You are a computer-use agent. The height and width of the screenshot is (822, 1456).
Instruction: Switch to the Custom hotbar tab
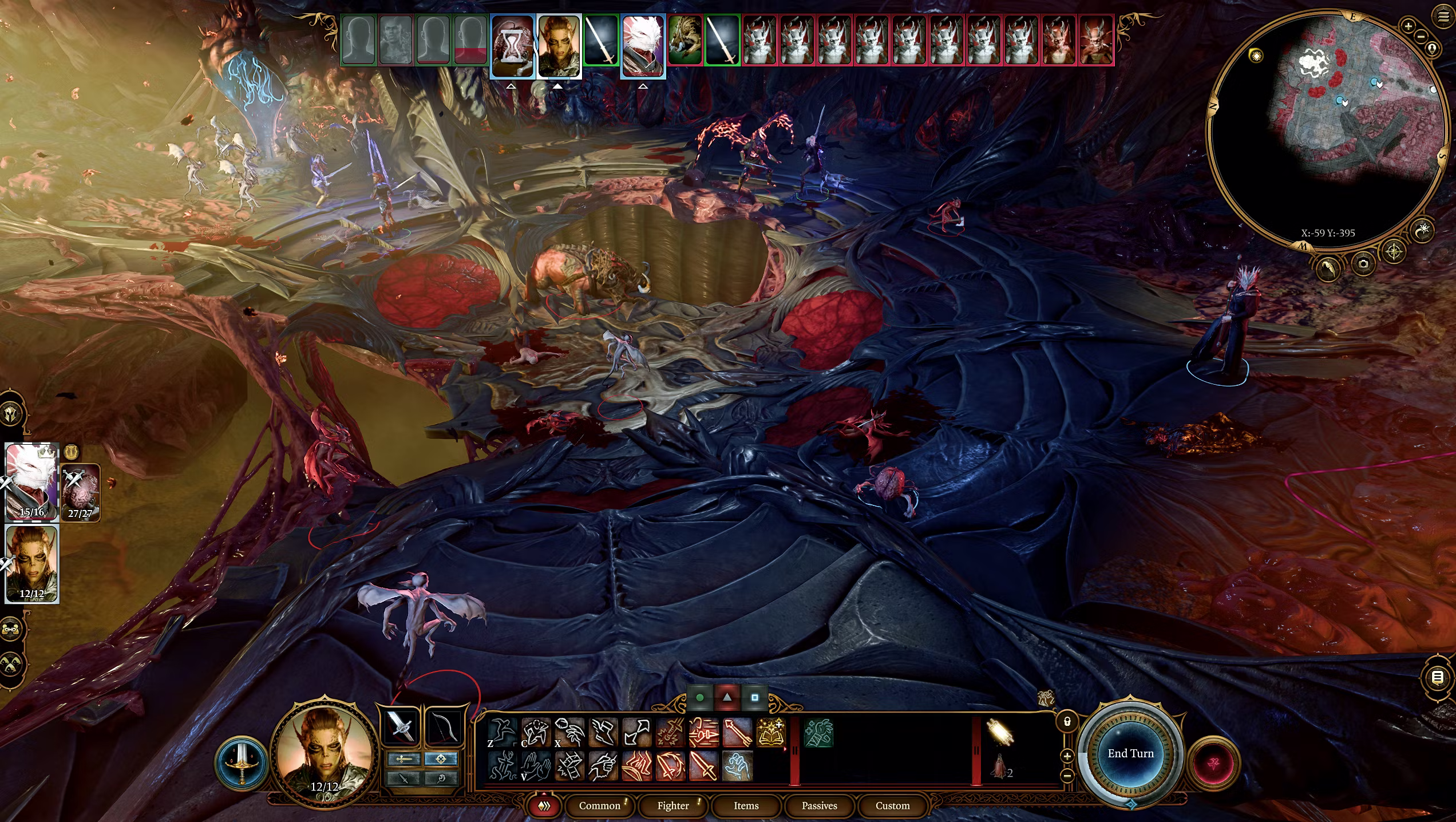pyautogui.click(x=892, y=805)
